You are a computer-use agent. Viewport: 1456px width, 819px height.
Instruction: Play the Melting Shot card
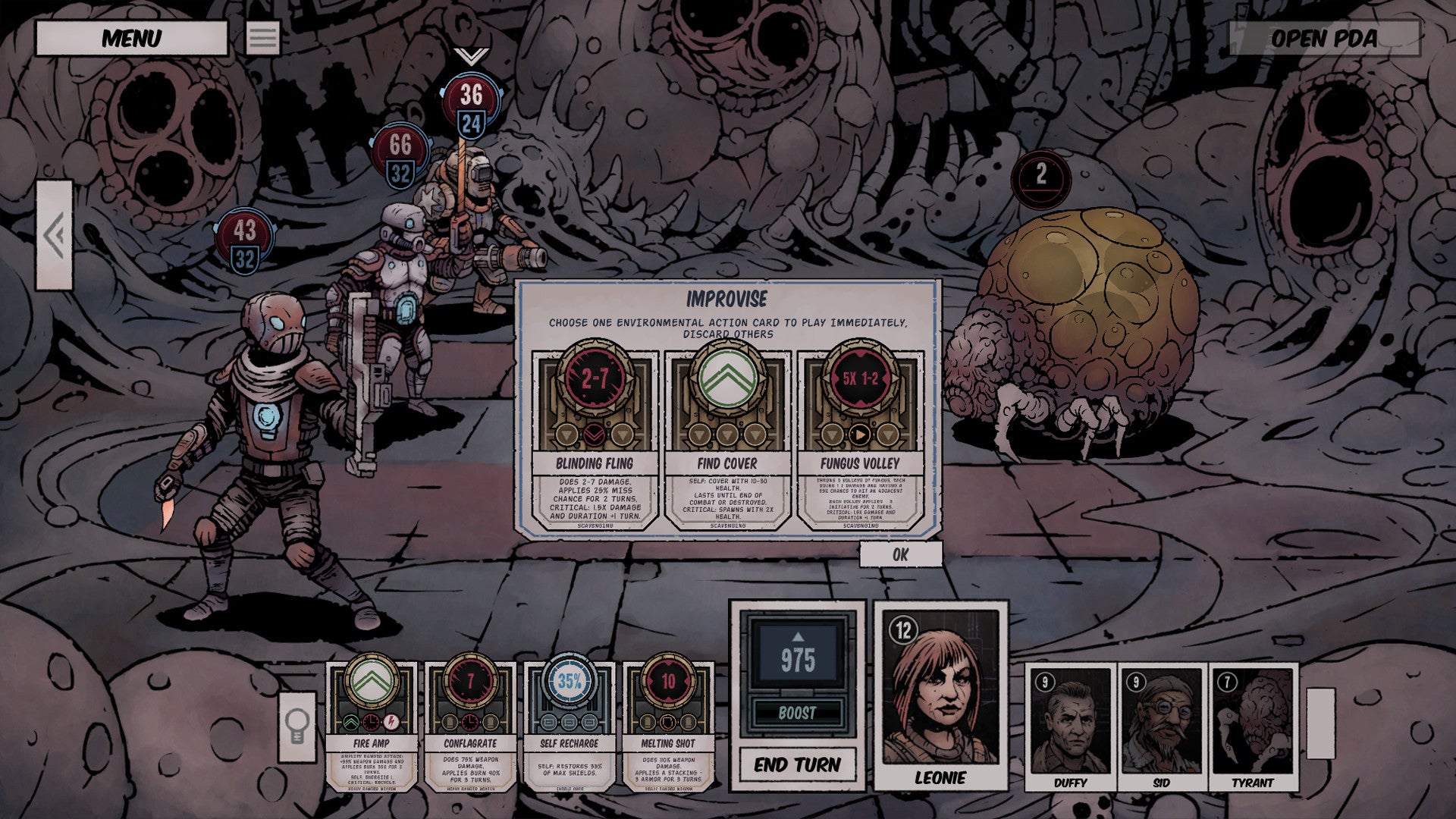[668, 724]
